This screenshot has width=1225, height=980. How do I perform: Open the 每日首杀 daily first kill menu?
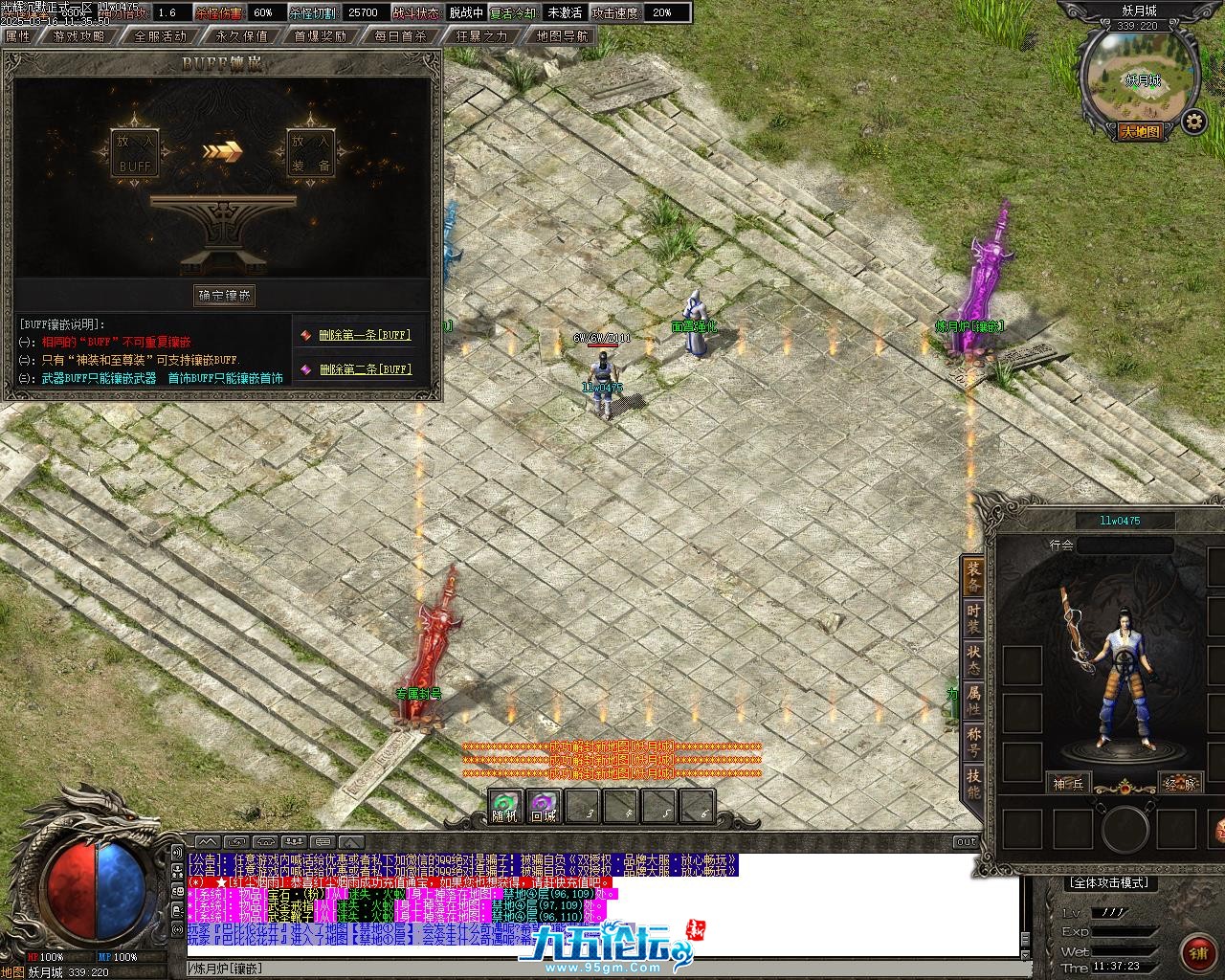[401, 36]
